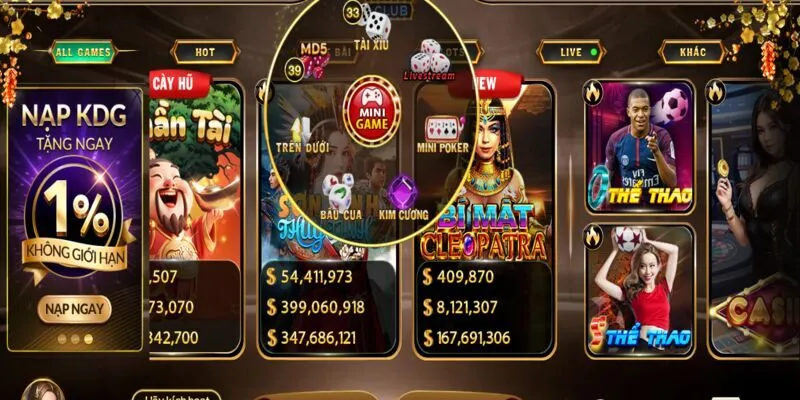Open the Thần Tài slot game
The height and width of the screenshot is (400, 800).
coord(195,170)
